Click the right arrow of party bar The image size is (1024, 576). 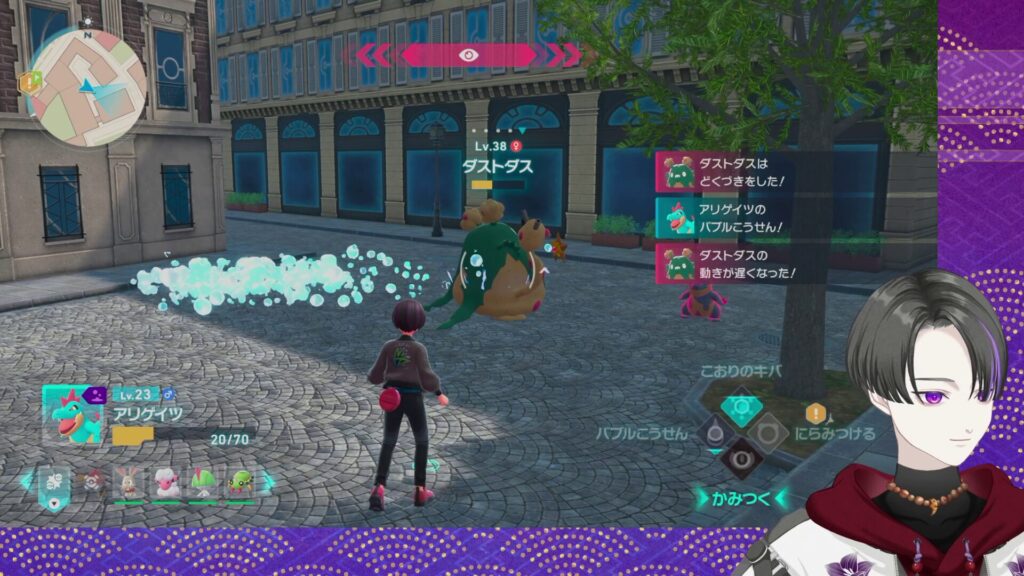(269, 482)
